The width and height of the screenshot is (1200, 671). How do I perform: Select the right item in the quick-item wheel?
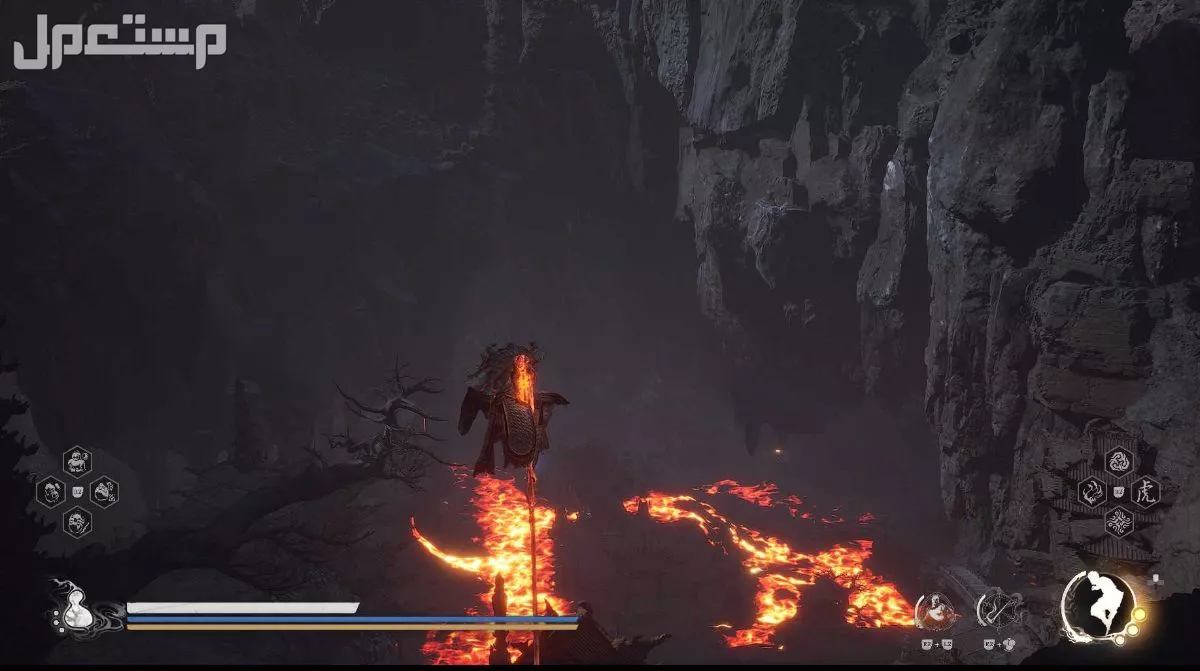pos(104,491)
